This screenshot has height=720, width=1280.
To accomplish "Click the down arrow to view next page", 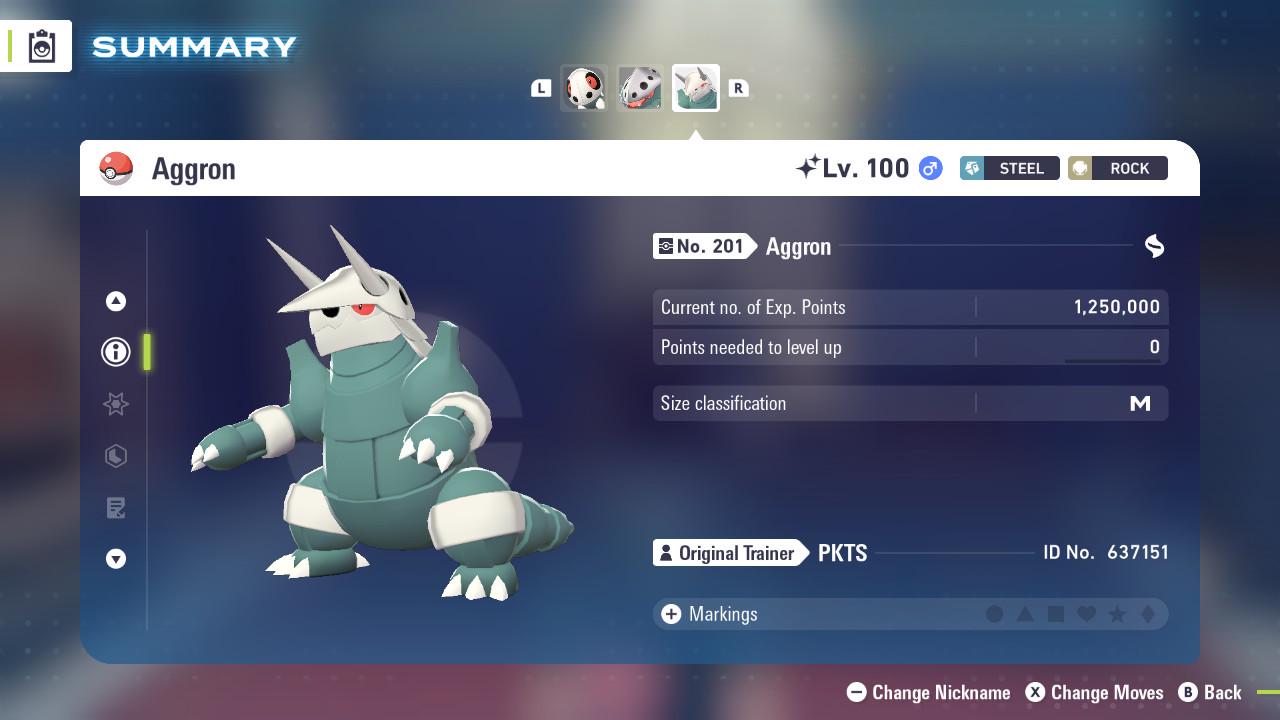I will (115, 560).
